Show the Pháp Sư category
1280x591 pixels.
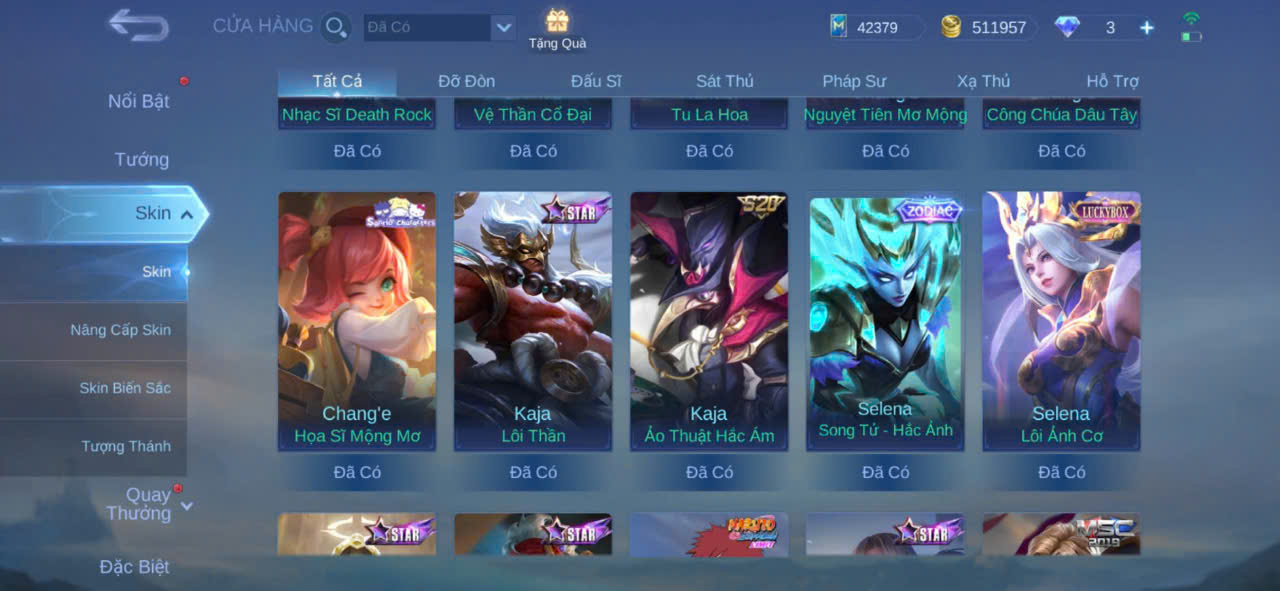[854, 81]
